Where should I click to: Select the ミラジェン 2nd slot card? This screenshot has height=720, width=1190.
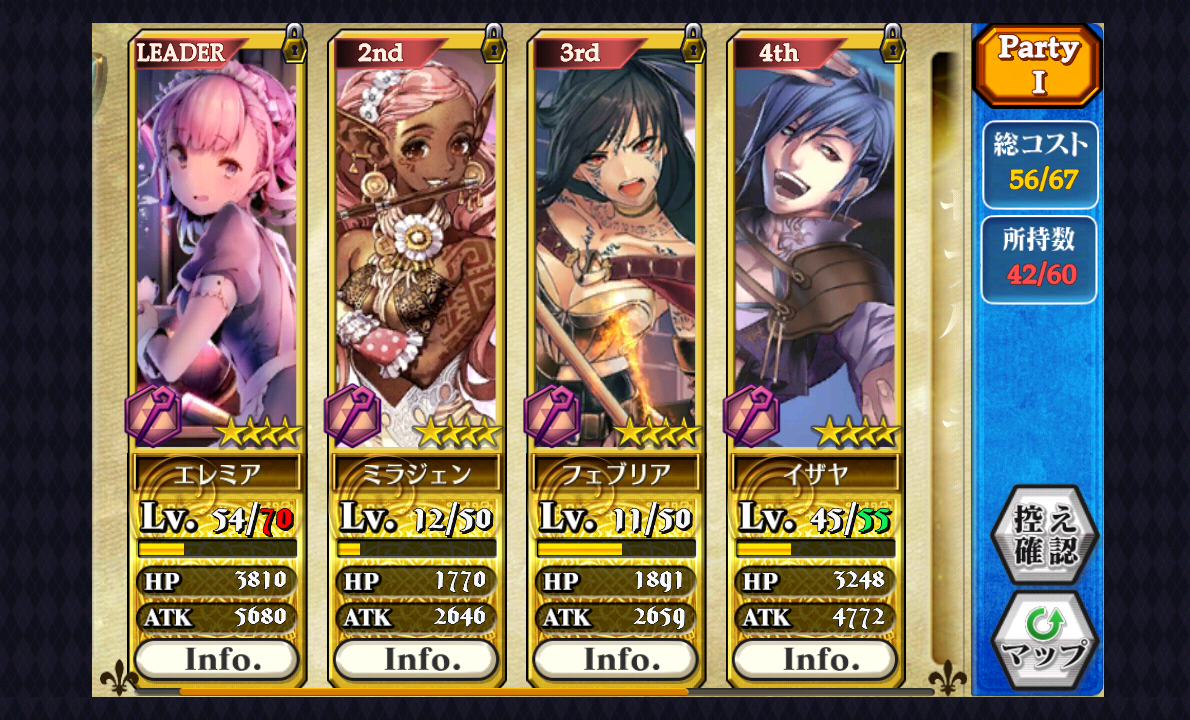coord(416,250)
